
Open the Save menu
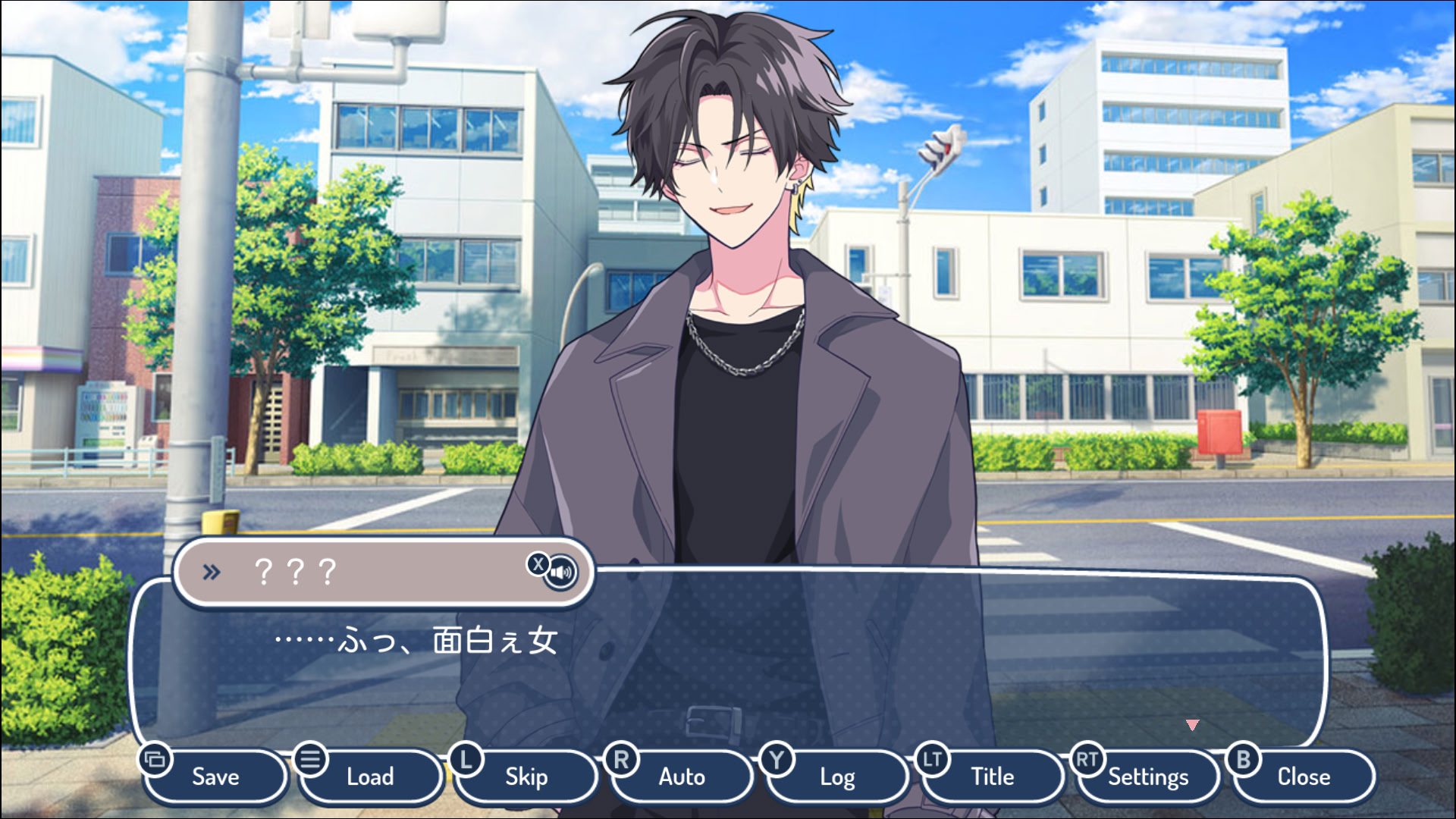pyautogui.click(x=215, y=777)
